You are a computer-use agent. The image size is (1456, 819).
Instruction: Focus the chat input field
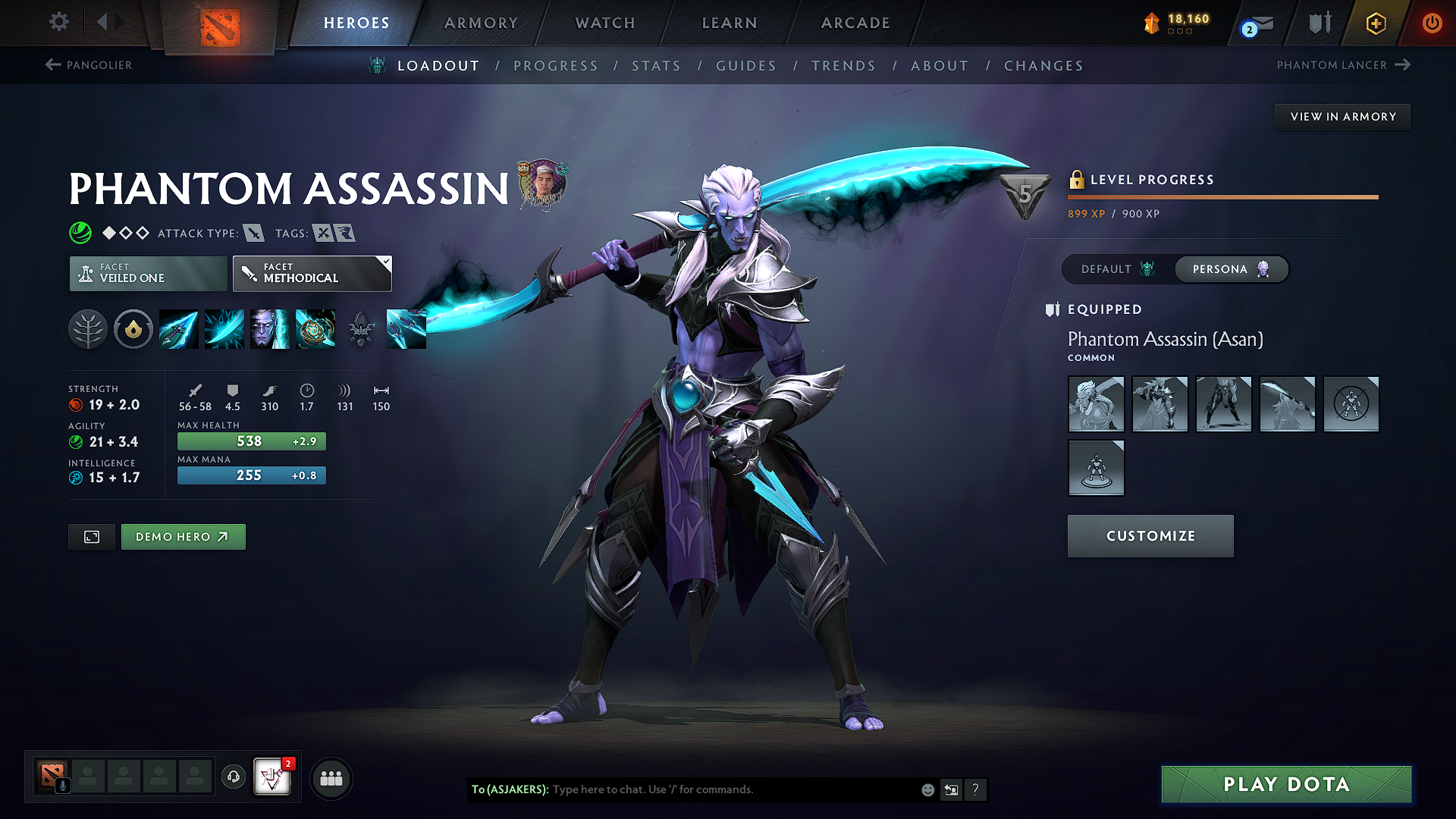(728, 789)
